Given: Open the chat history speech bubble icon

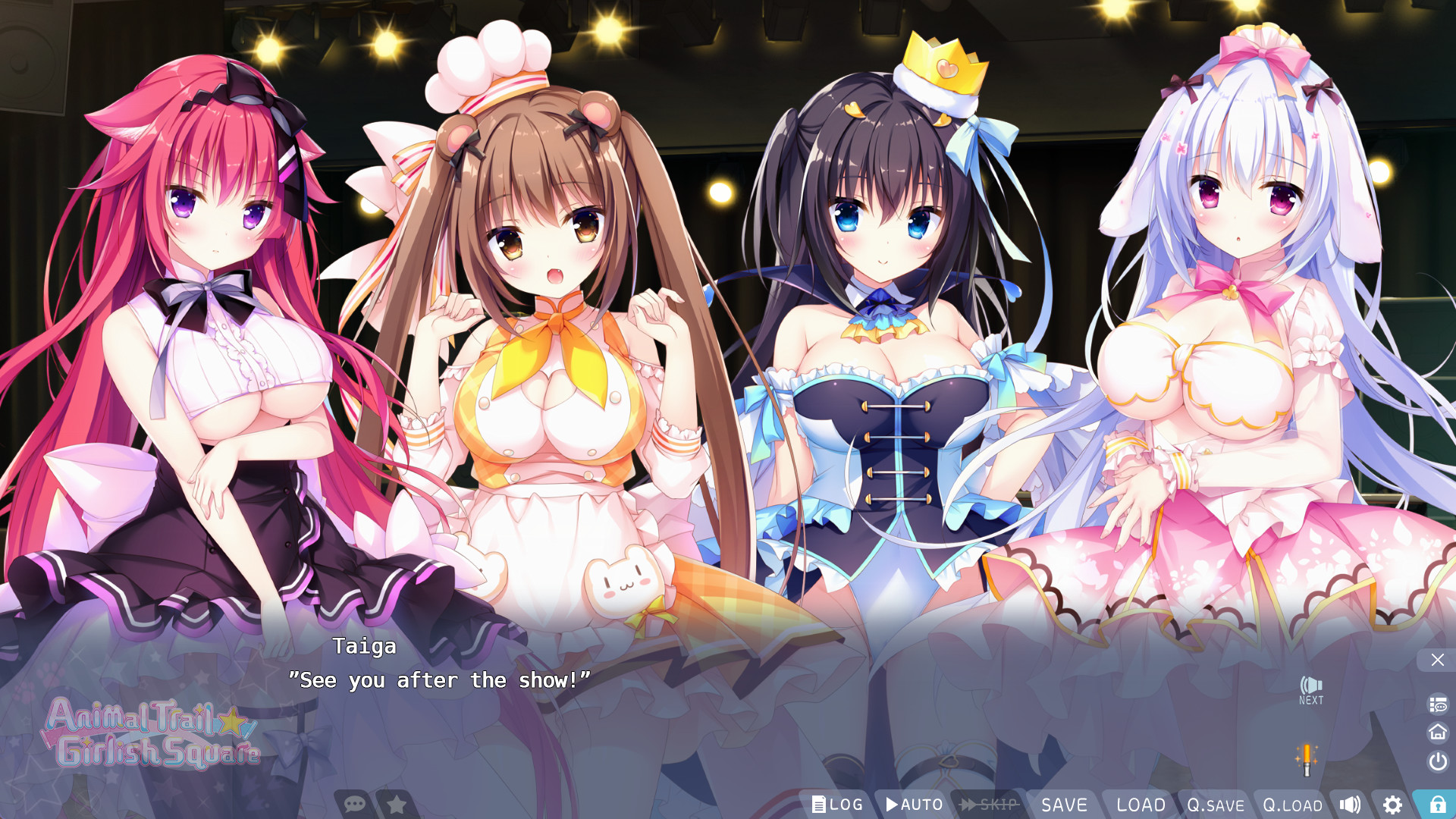Looking at the screenshot, I should tap(354, 805).
